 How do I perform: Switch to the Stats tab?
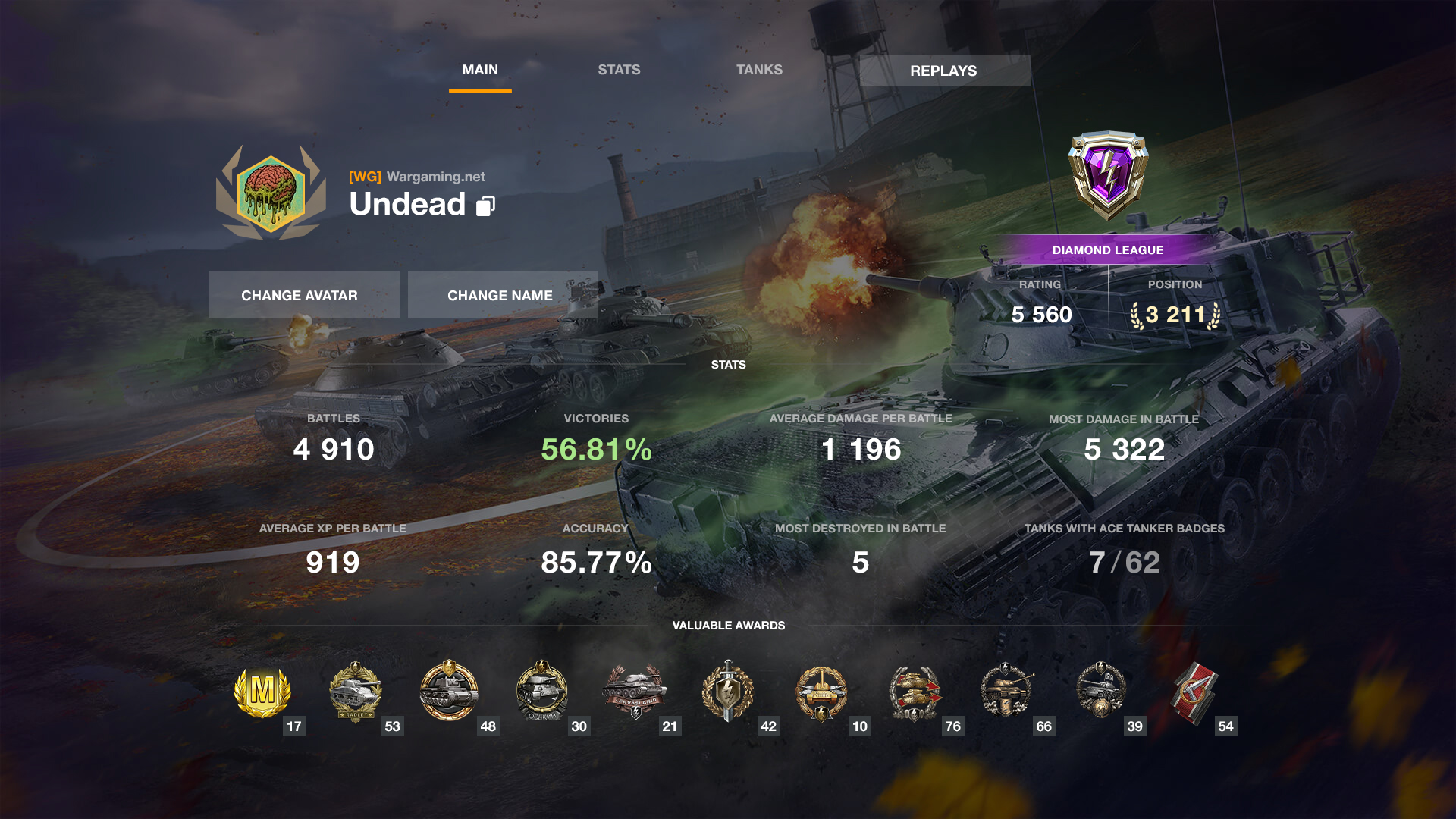(619, 70)
